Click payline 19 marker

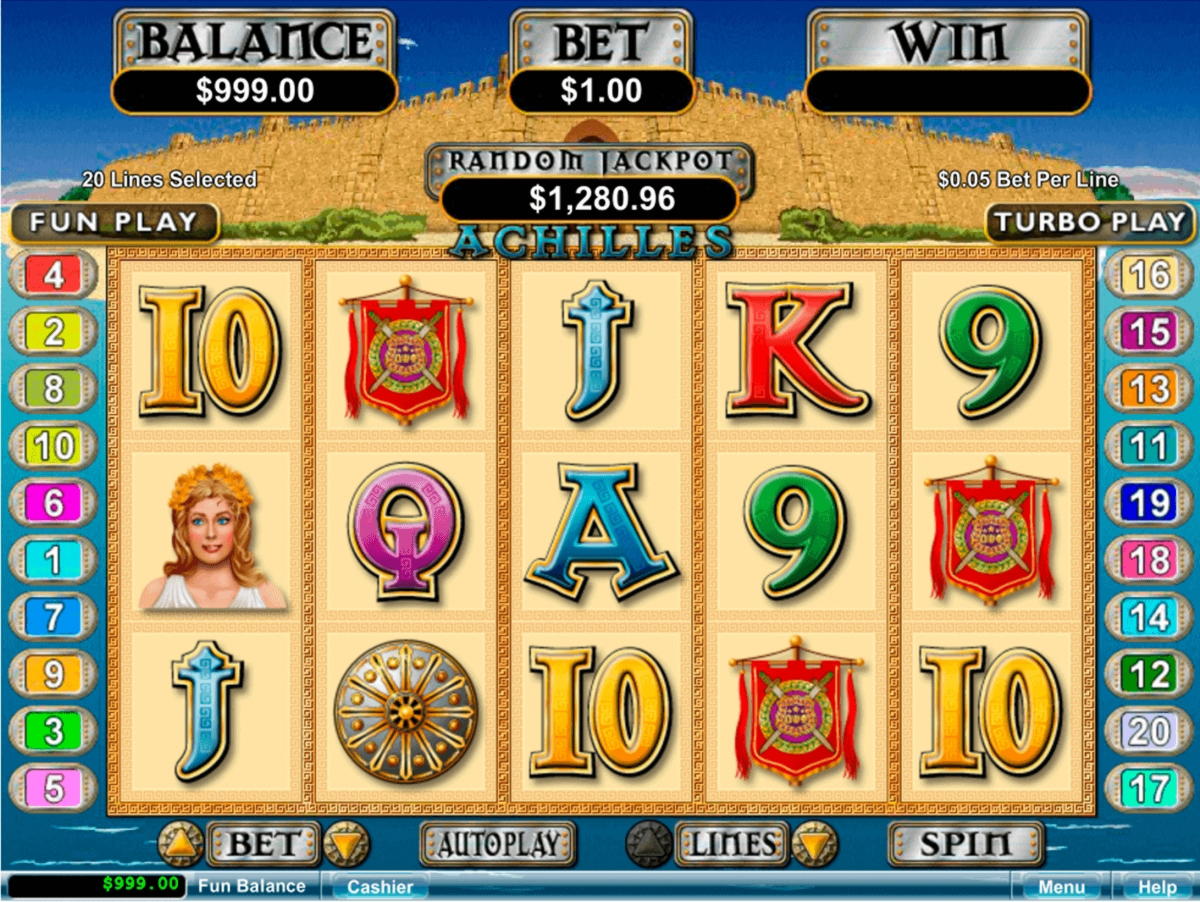point(1148,503)
